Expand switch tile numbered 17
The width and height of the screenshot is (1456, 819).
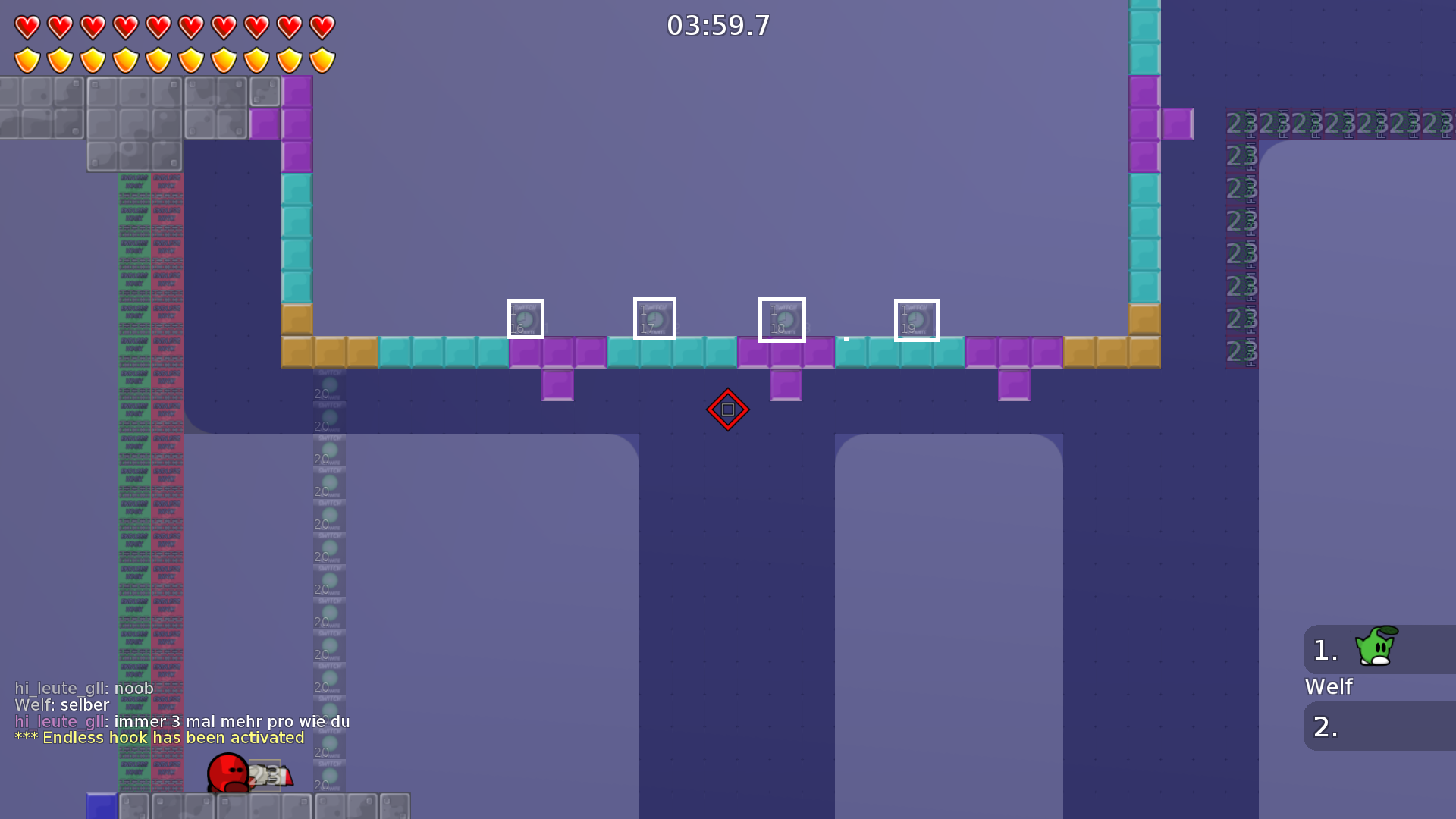click(x=654, y=319)
